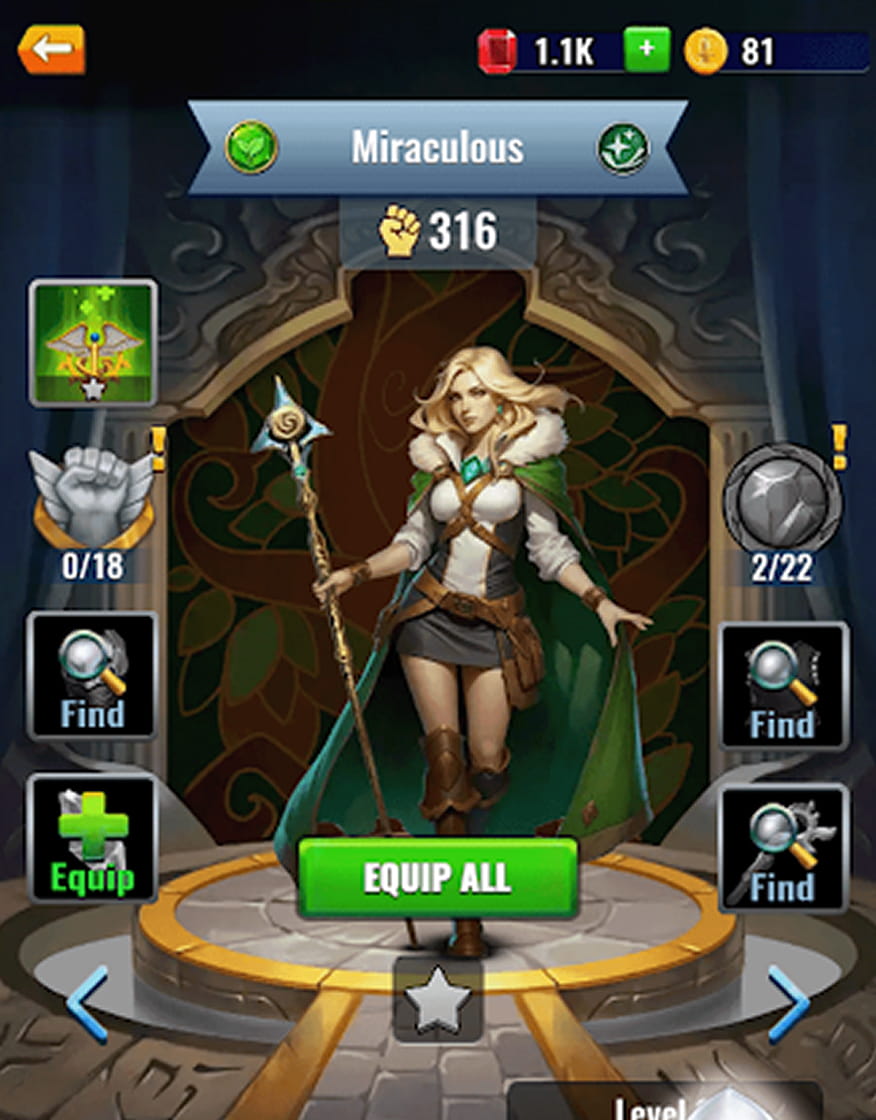876x1120 pixels.
Task: Add more red gems with the plus button
Action: coord(647,50)
